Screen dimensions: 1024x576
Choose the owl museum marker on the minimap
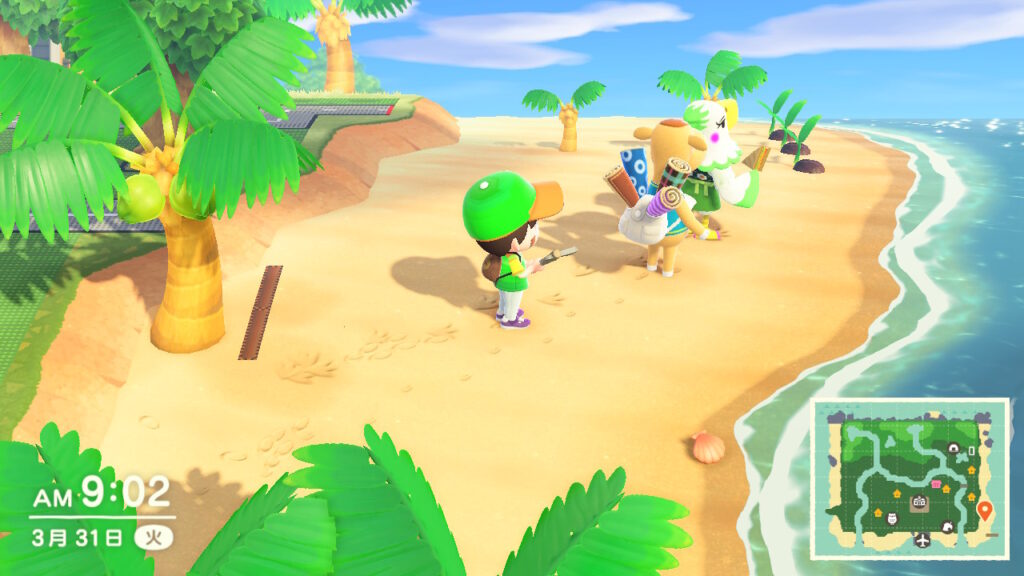coord(892,518)
